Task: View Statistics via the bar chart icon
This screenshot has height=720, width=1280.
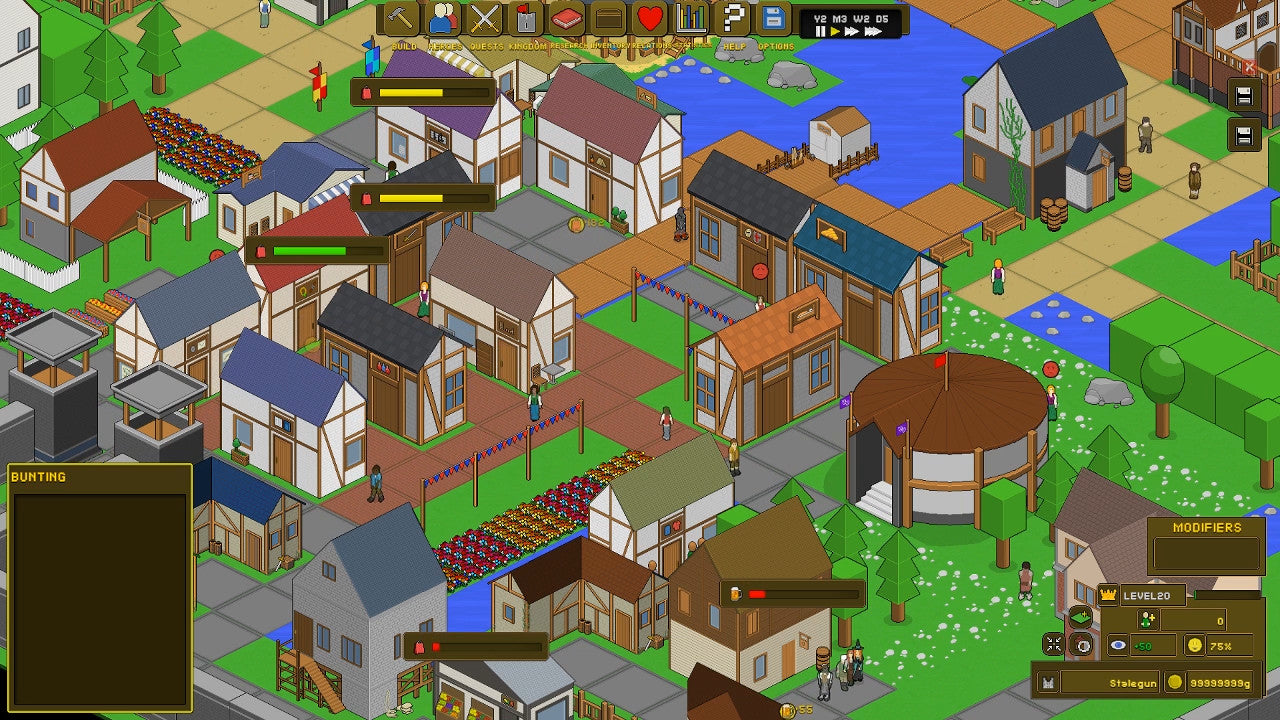Action: (690, 19)
